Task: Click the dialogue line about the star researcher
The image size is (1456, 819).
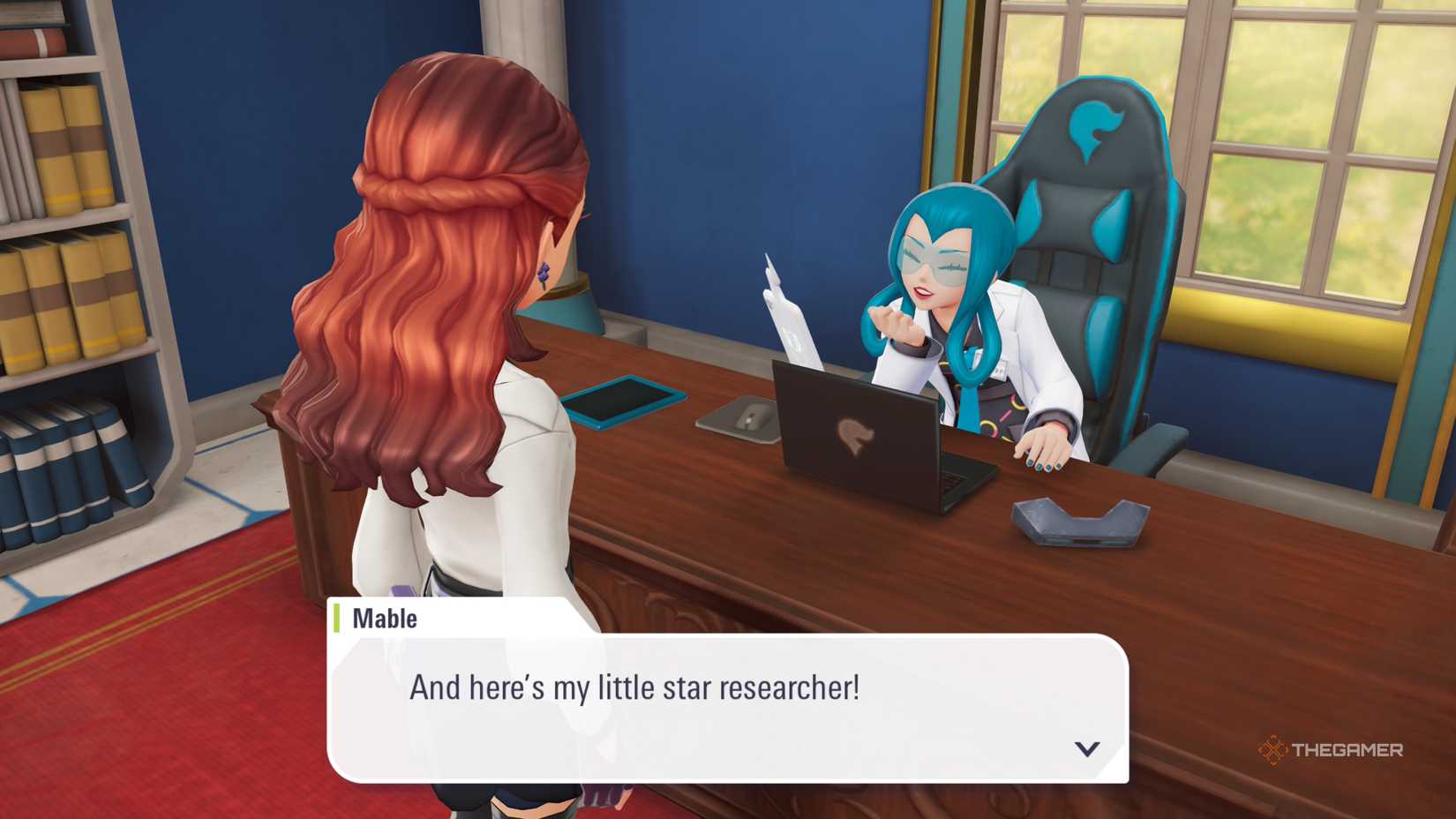Action: point(635,686)
